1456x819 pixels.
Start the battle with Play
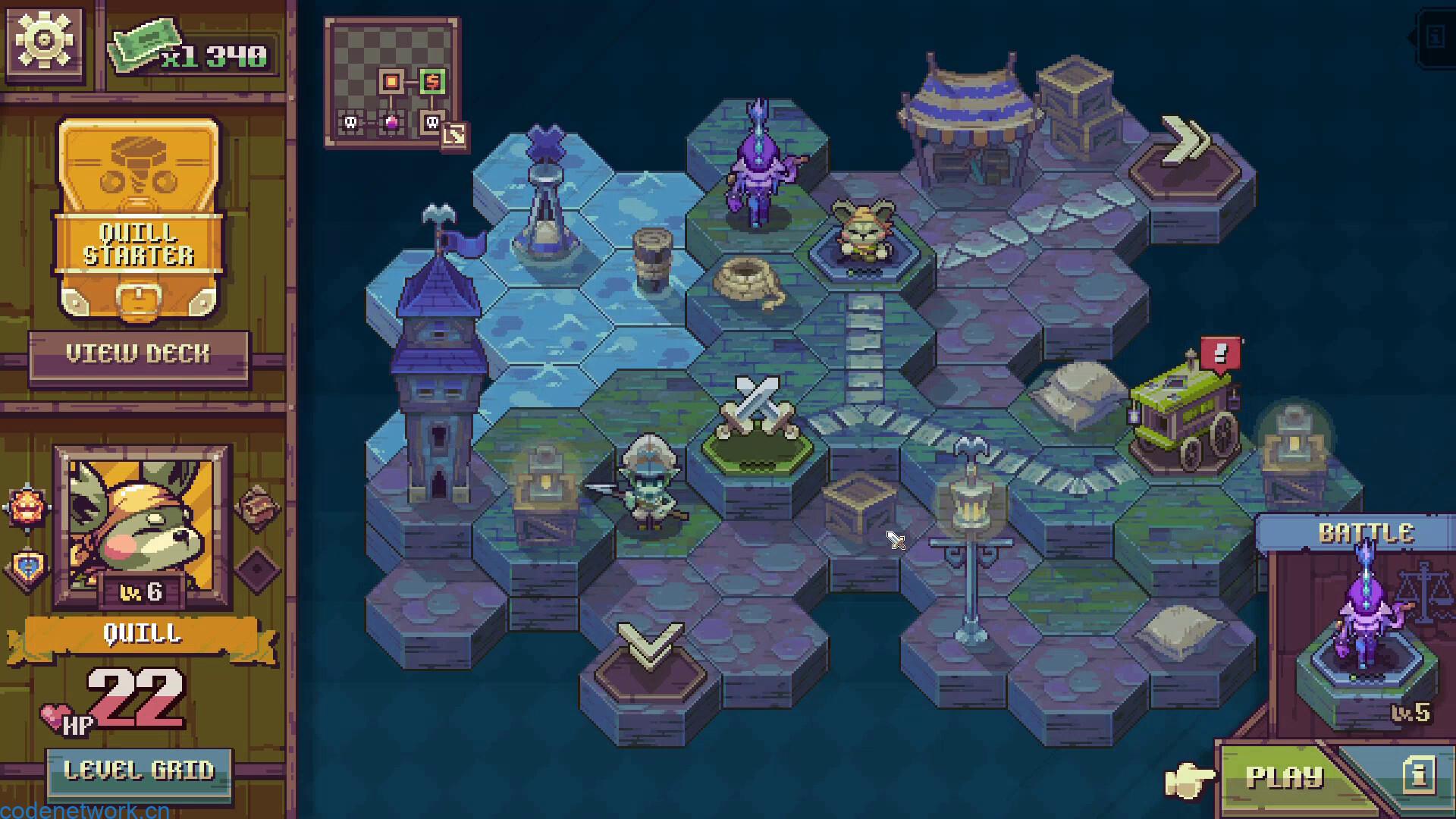click(x=1284, y=777)
